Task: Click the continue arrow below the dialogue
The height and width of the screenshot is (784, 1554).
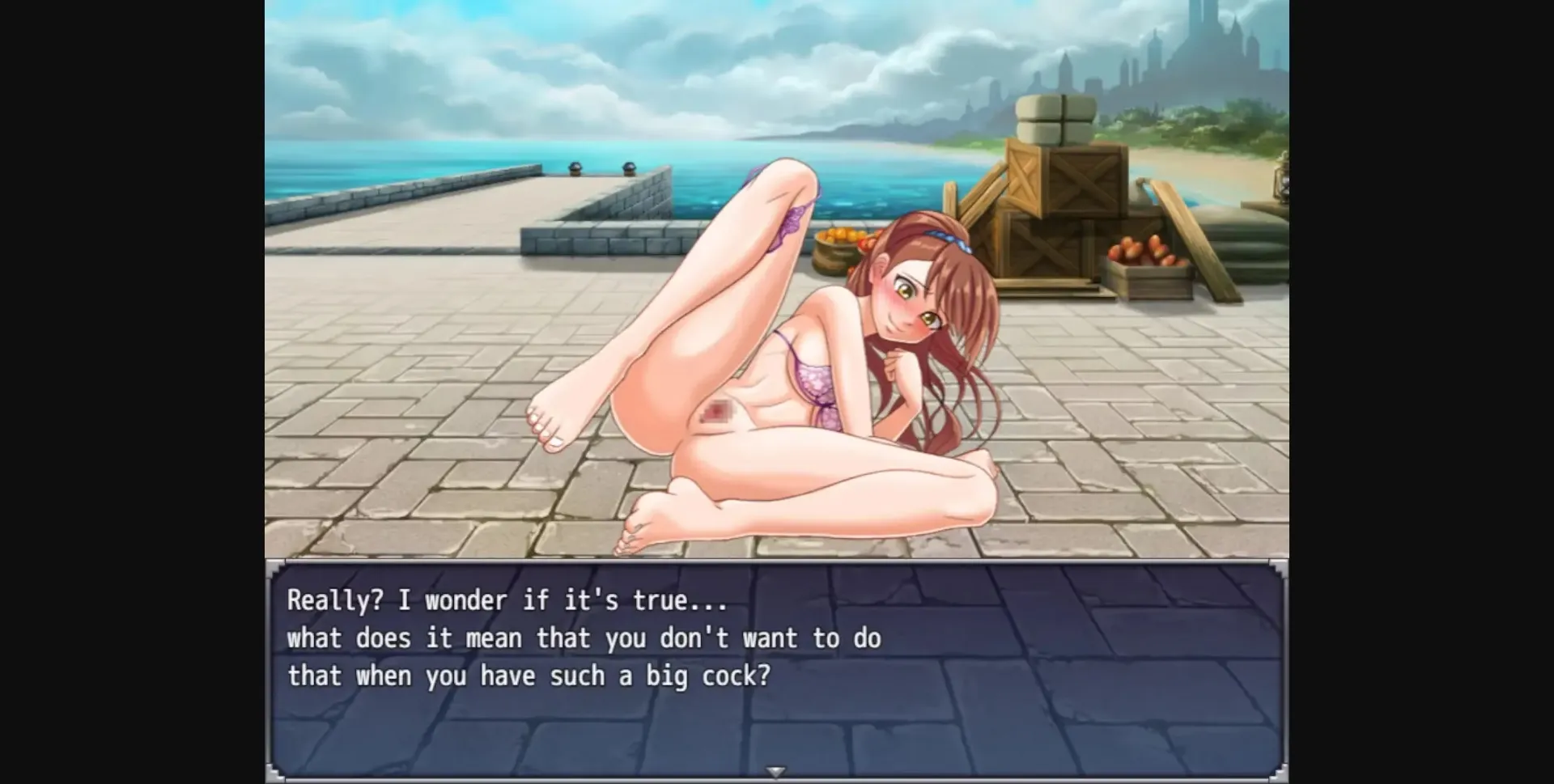Action: (775, 771)
